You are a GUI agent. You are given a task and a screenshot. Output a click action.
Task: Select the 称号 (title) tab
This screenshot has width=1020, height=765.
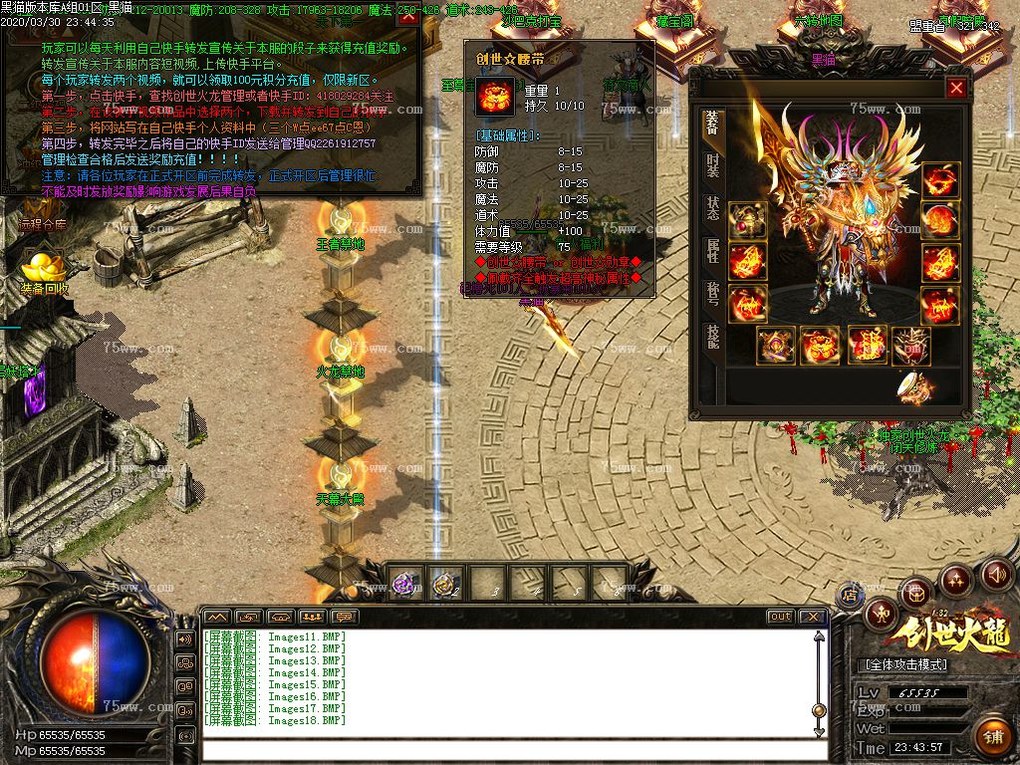coord(712,293)
